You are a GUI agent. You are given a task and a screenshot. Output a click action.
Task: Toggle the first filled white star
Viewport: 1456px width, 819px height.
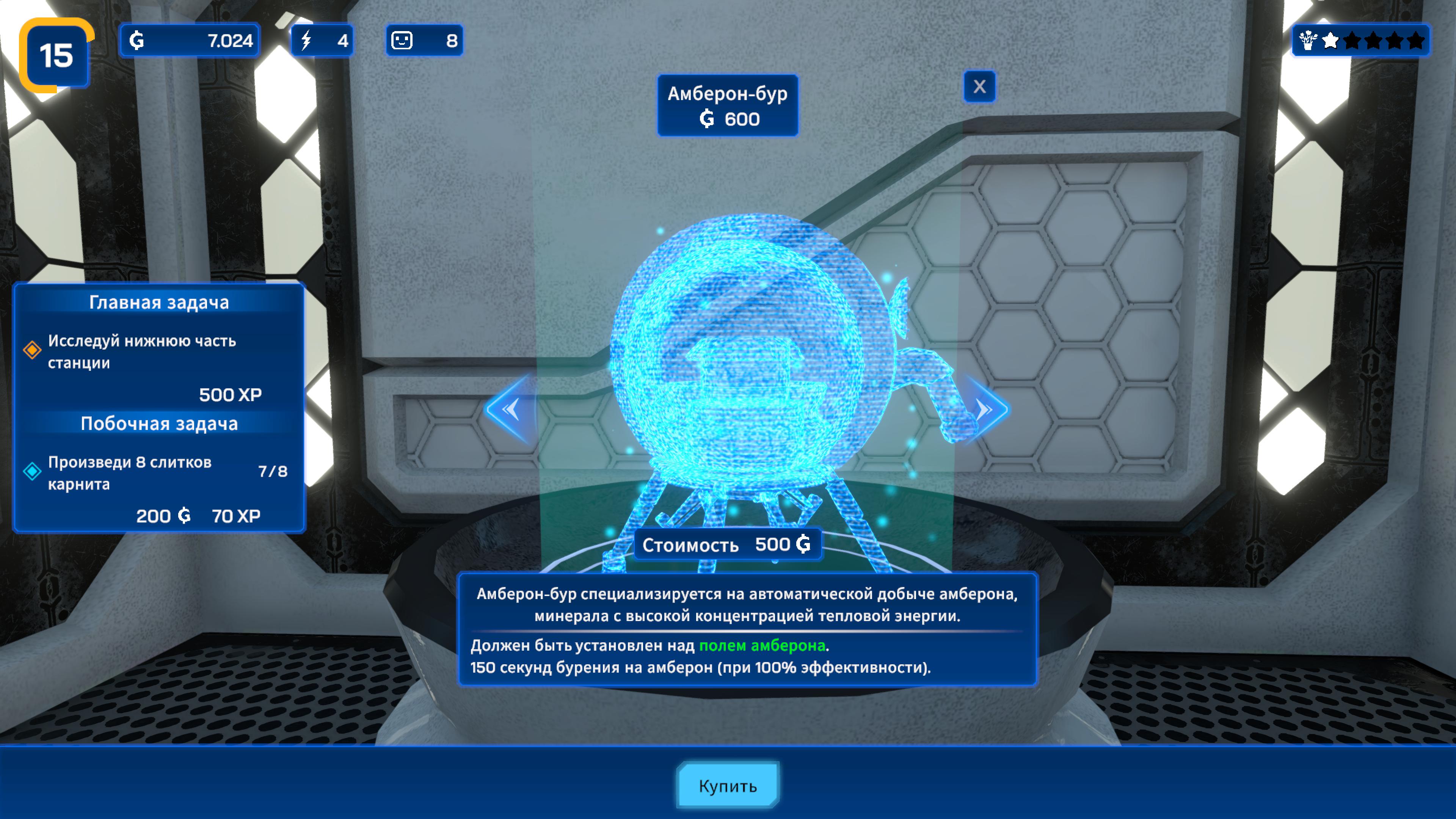point(1331,41)
